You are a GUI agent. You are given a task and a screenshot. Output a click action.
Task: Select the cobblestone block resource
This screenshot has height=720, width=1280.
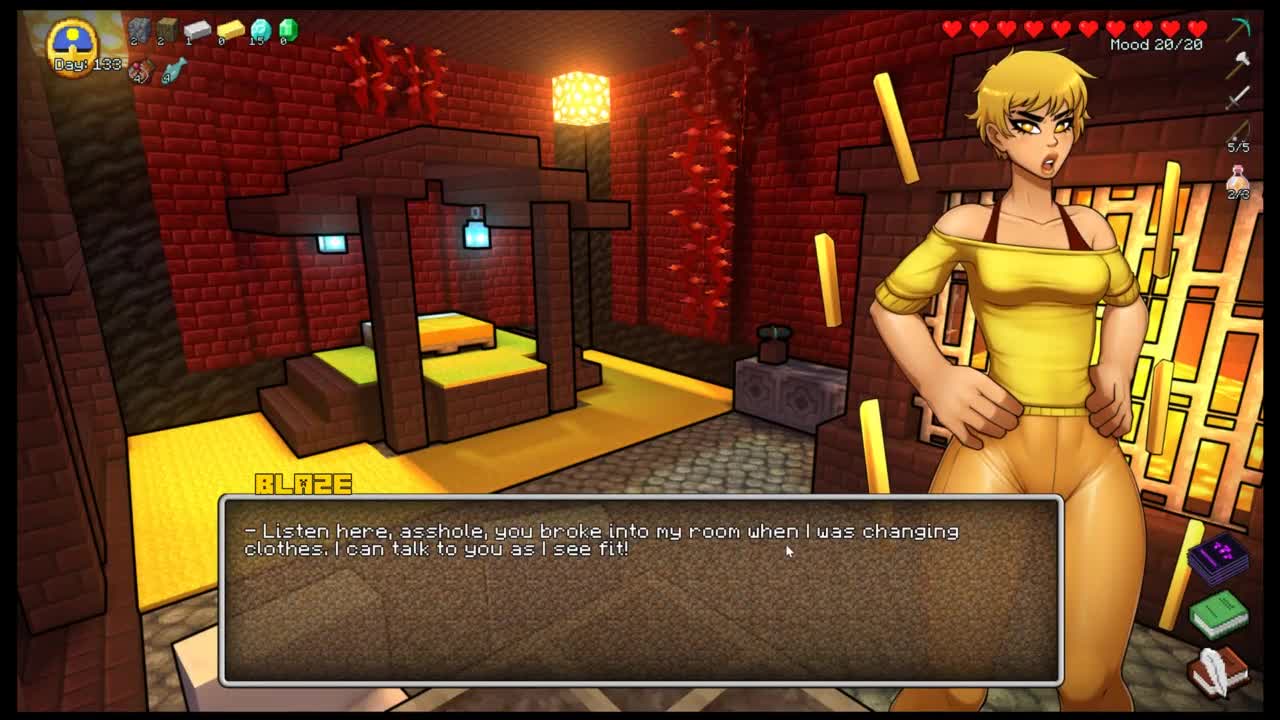pyautogui.click(x=139, y=30)
